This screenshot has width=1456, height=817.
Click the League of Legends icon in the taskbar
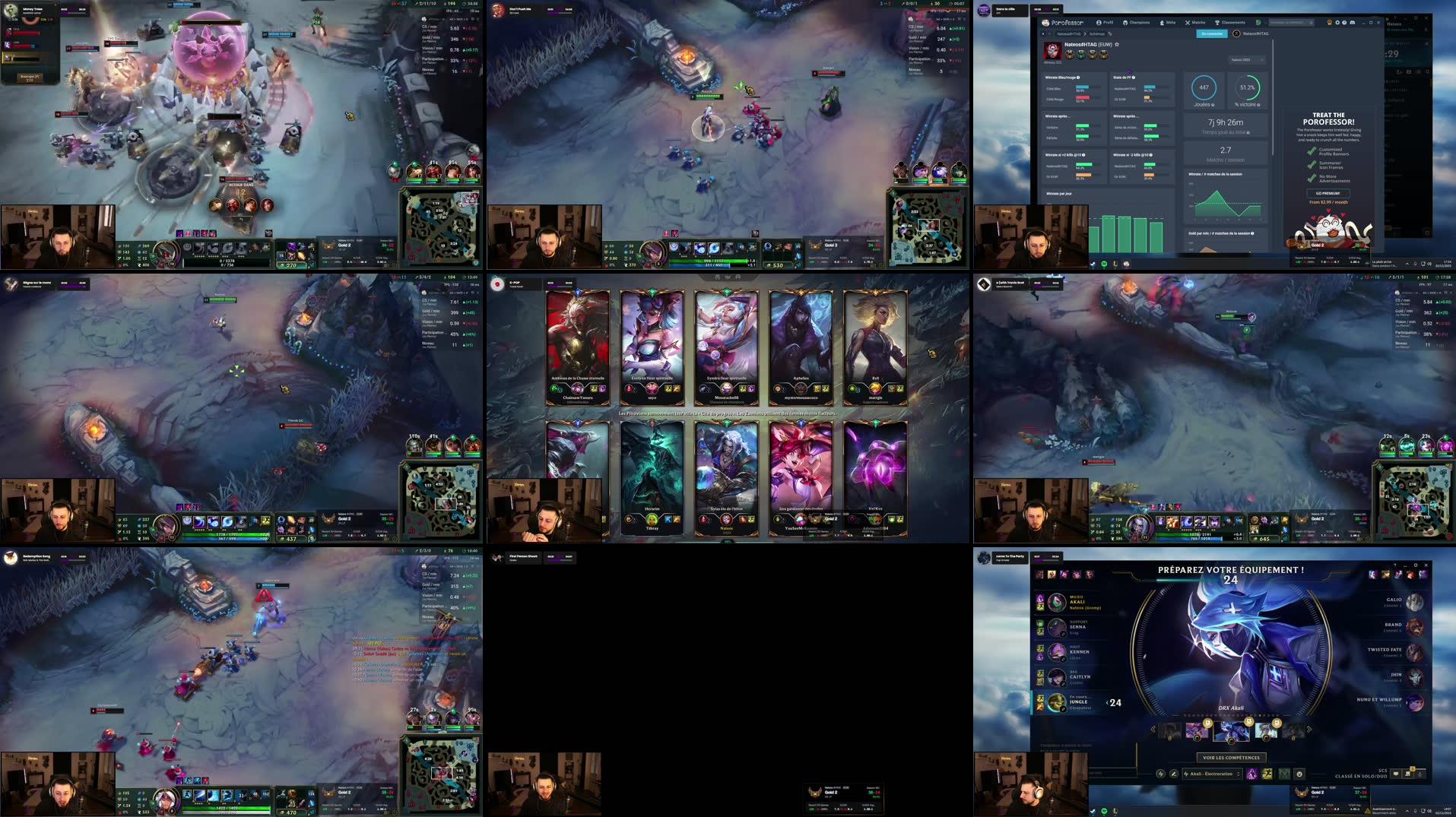pyautogui.click(x=1115, y=811)
